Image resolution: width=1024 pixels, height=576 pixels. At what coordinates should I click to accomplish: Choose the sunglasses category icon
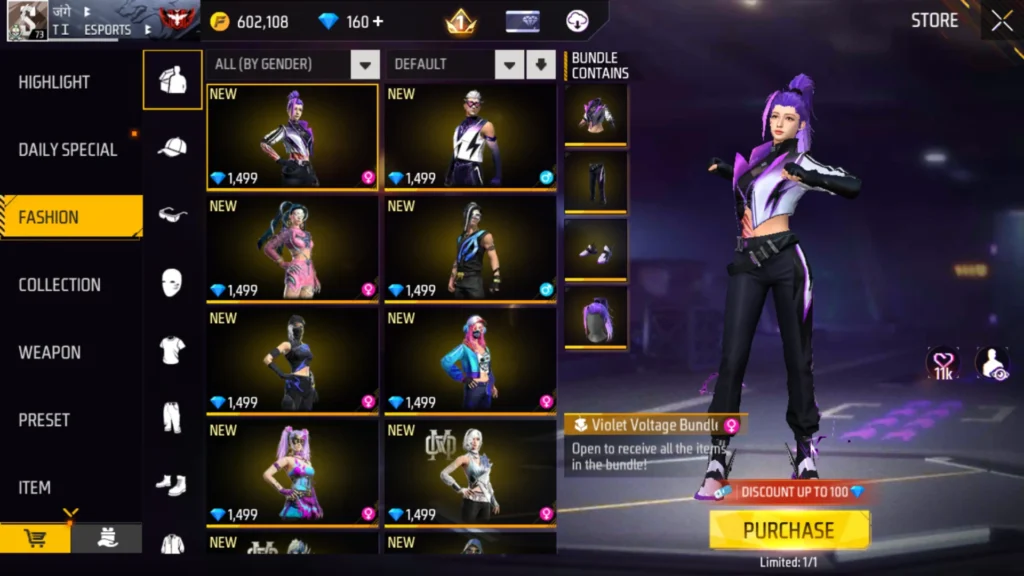[x=172, y=214]
